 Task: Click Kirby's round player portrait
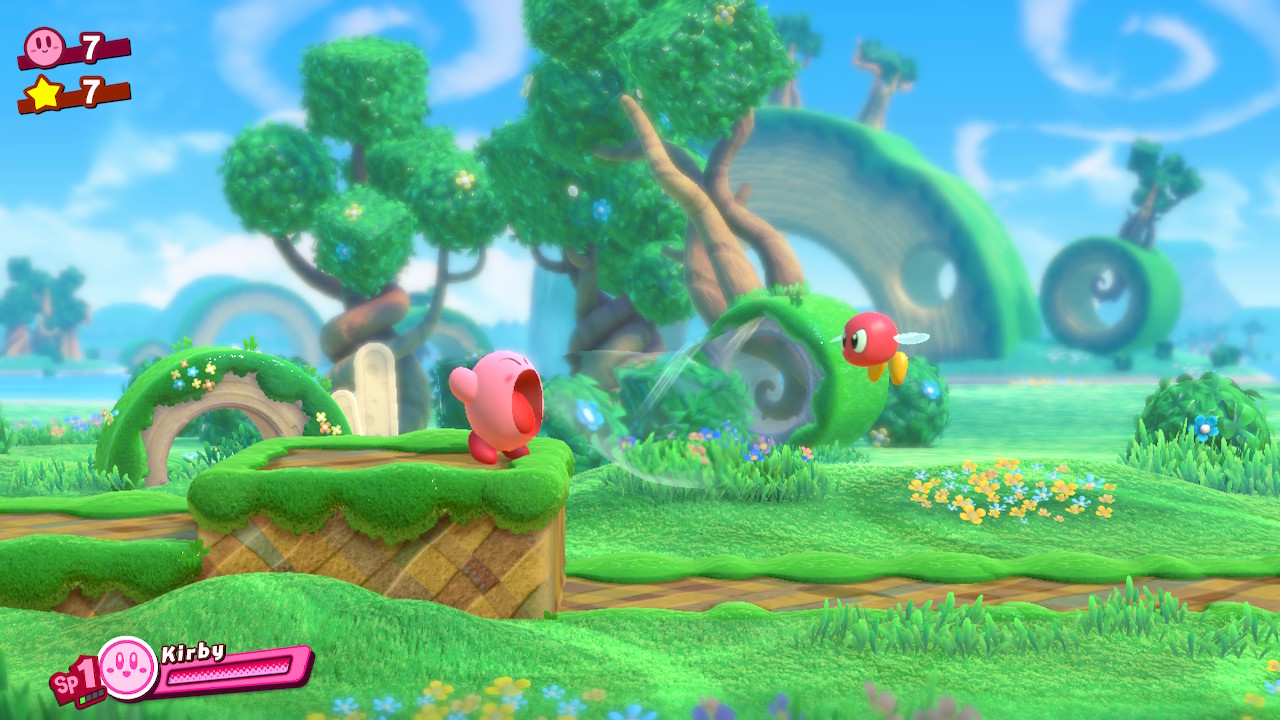click(x=128, y=667)
